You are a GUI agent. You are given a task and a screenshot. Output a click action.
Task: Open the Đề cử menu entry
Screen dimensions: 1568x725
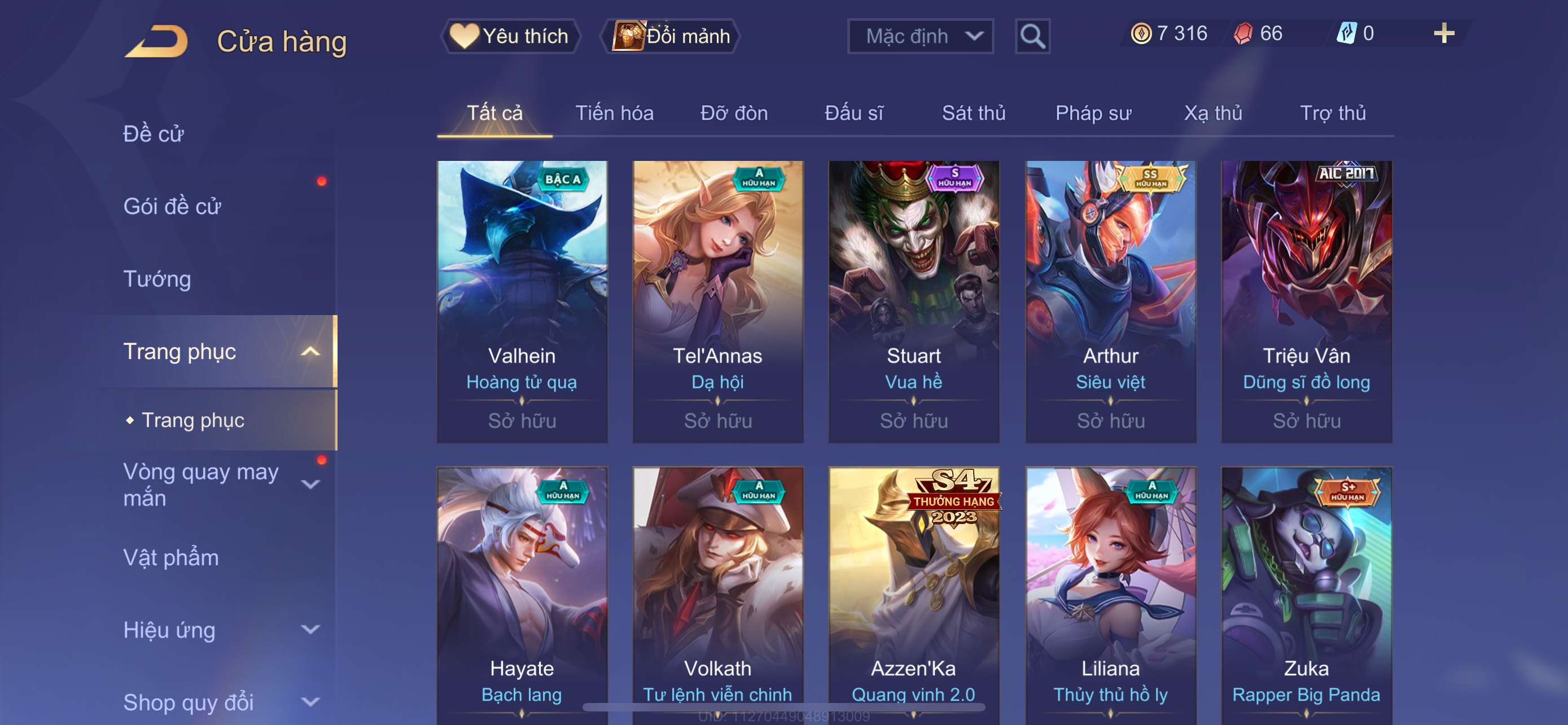point(154,134)
